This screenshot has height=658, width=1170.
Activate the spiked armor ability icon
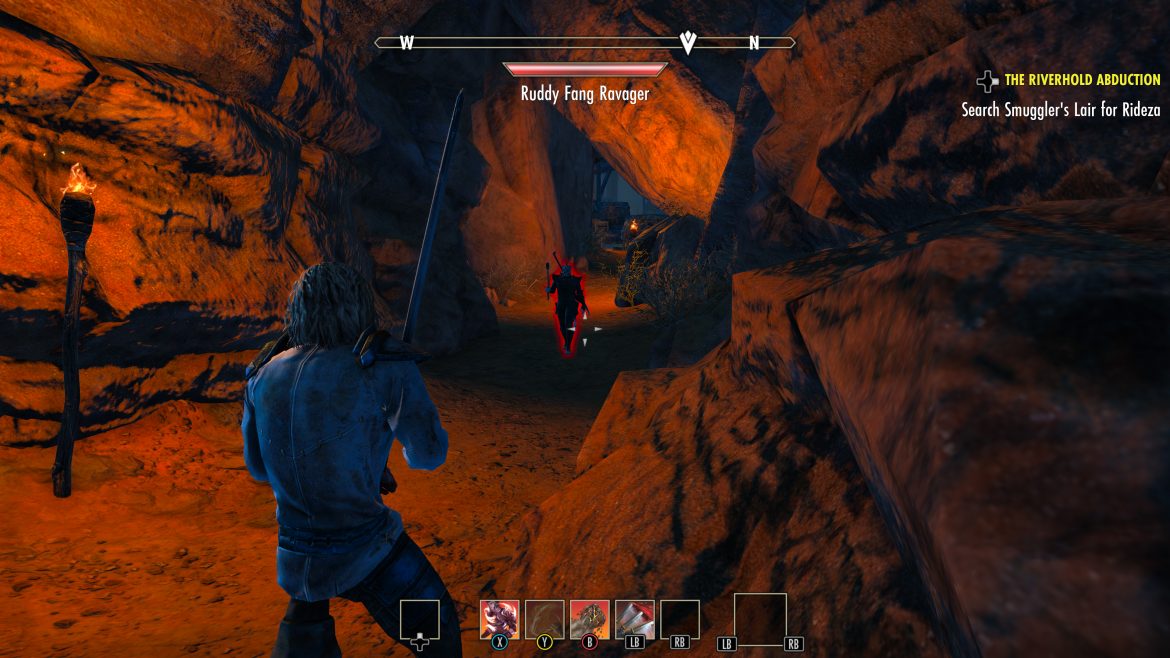[x=500, y=619]
